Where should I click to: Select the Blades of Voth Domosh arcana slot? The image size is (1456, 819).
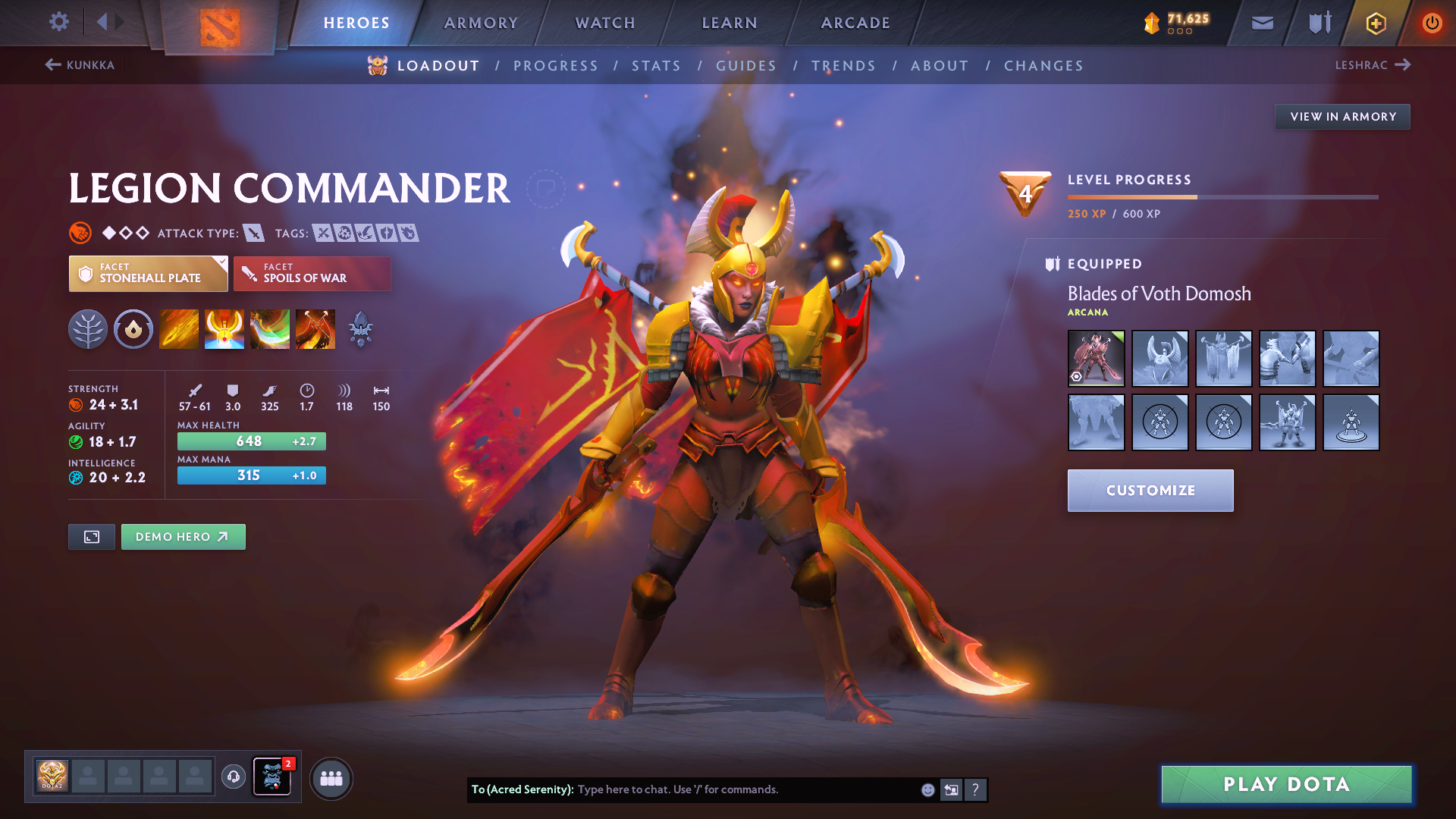1096,358
